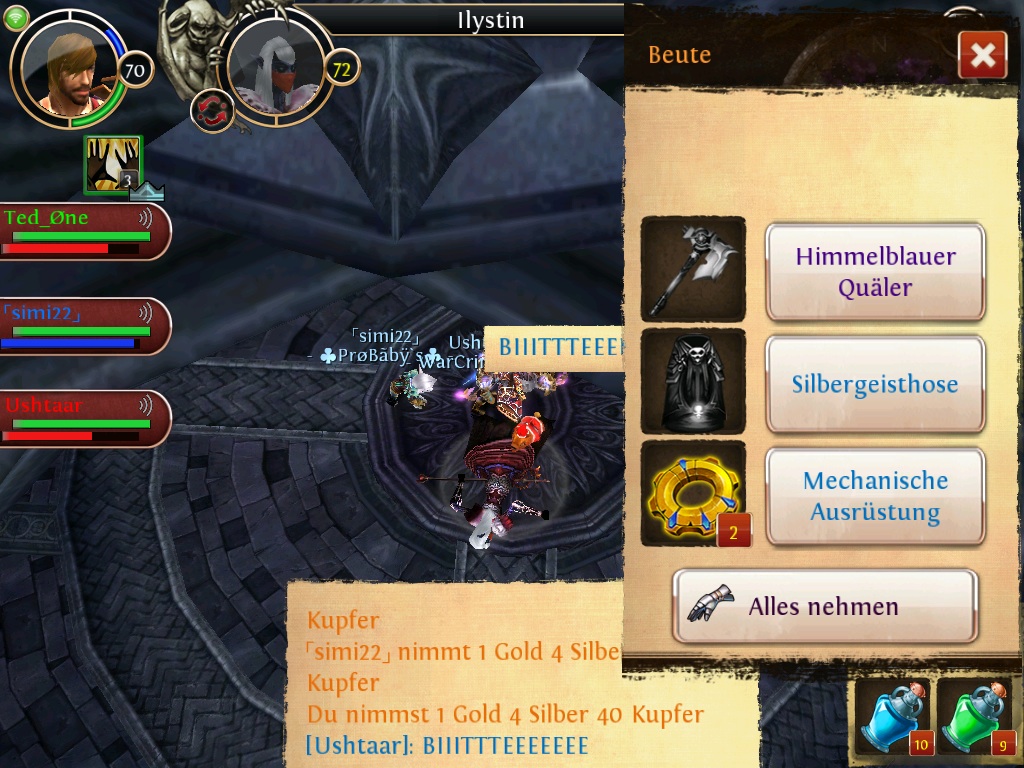Take the Mechanische Ausrüstung item

875,496
